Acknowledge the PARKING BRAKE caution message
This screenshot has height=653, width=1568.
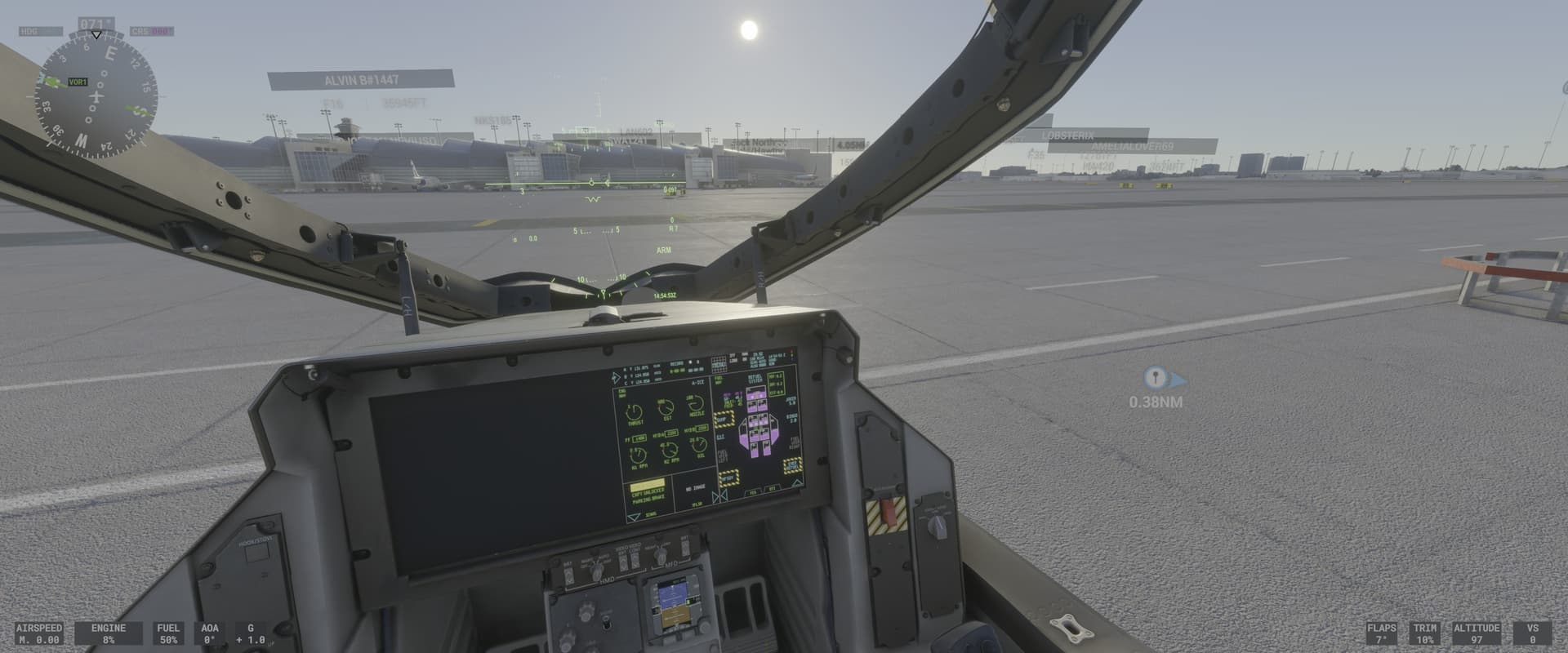point(648,496)
